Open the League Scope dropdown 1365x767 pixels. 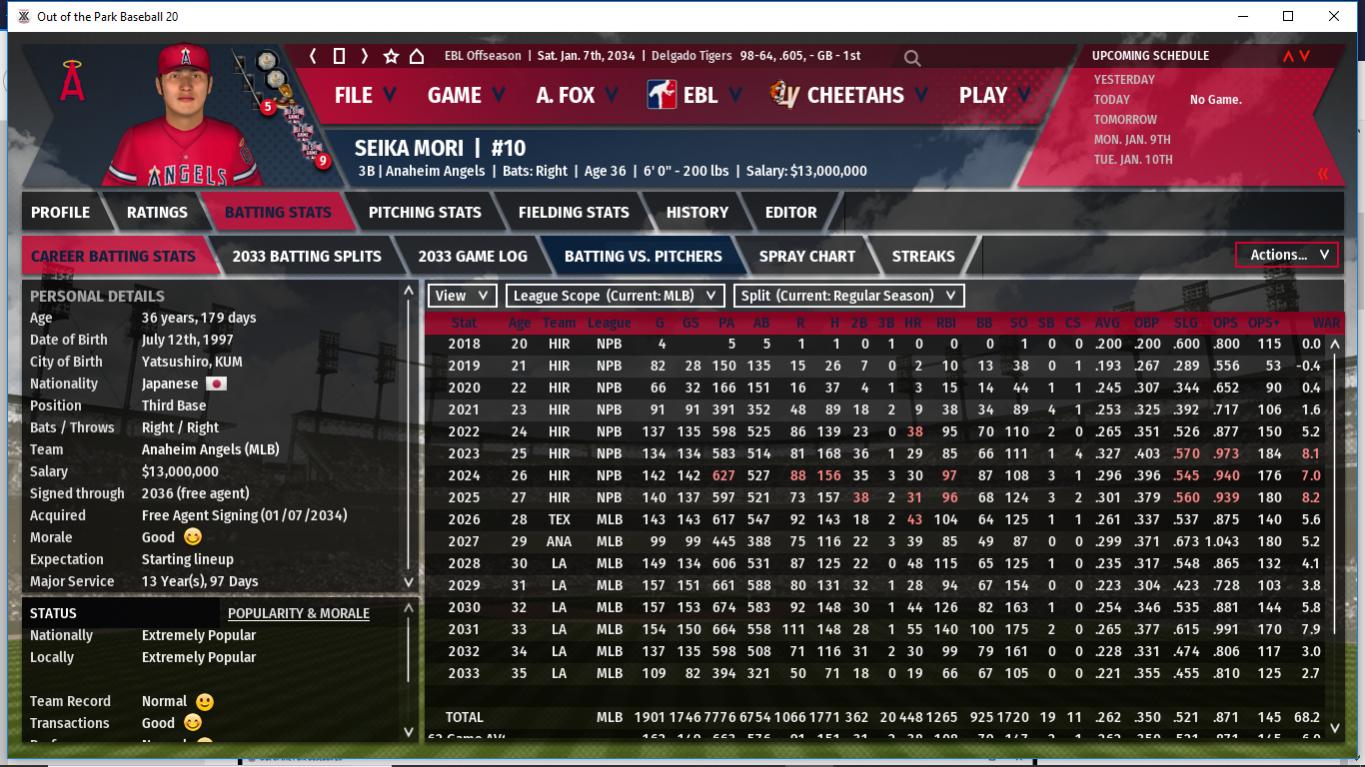[x=615, y=295]
